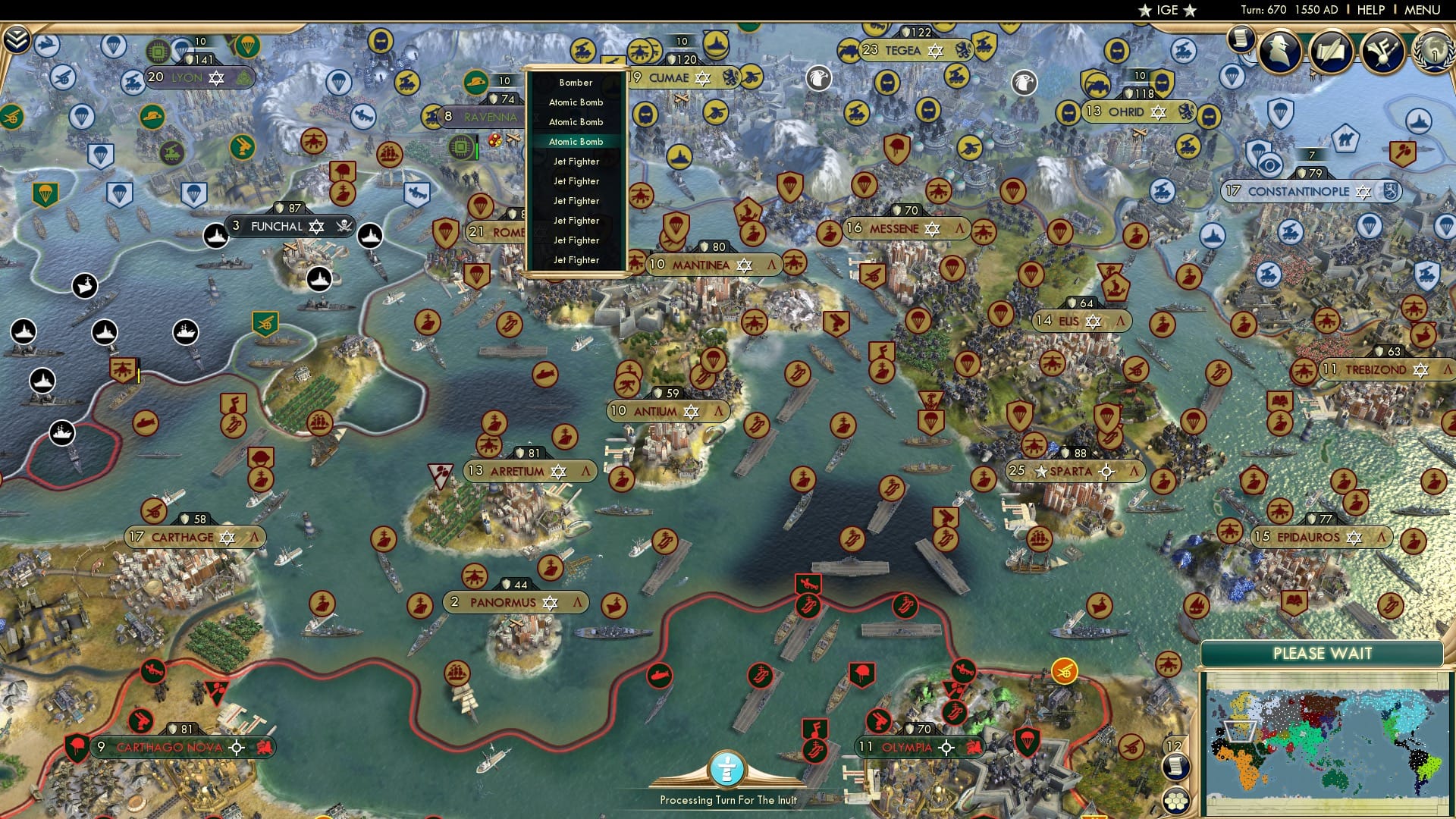Select the yellow air strike target marker near Olympia
Image resolution: width=1456 pixels, height=819 pixels.
click(1064, 673)
